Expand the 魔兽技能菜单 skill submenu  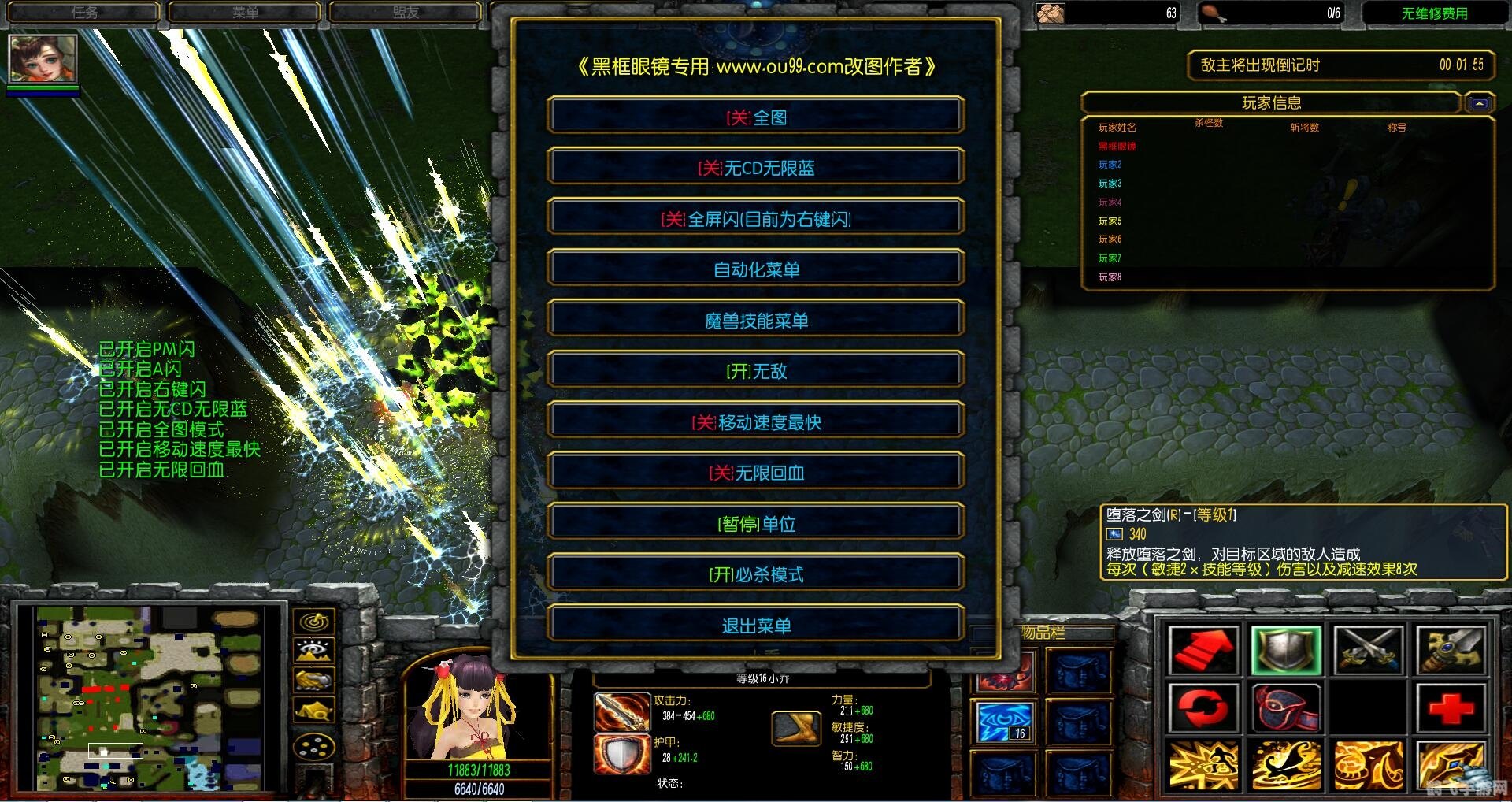(756, 320)
